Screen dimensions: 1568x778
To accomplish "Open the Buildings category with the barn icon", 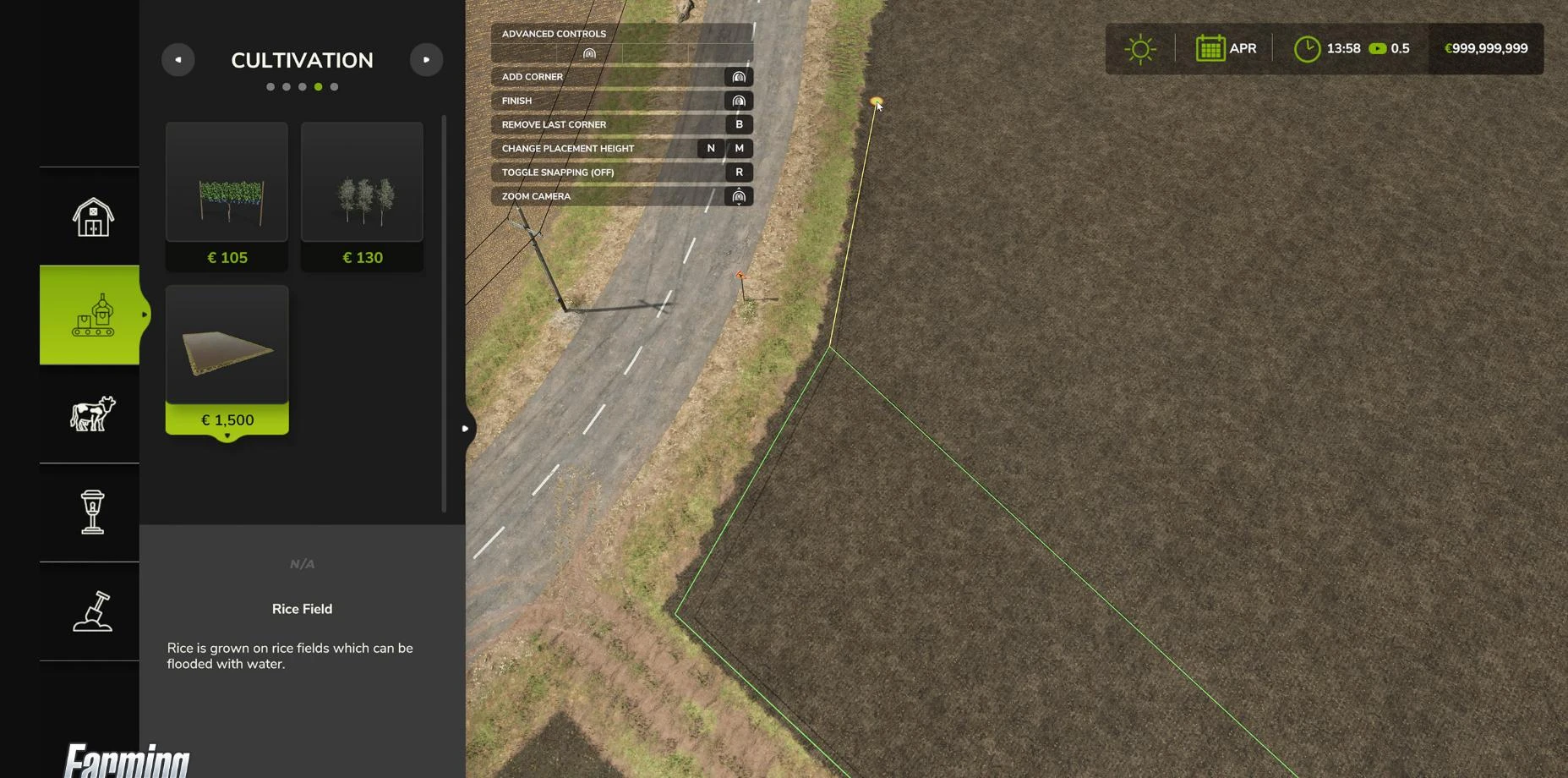I will tap(92, 216).
